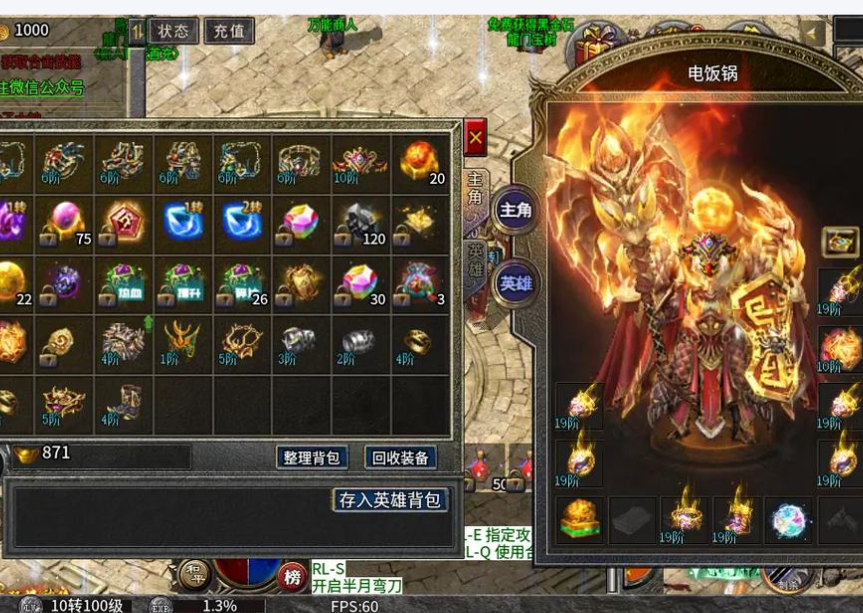Viewport: 863px width, 613px height.
Task: Select the fire orb item with count 20
Action: pyautogui.click(x=421, y=162)
